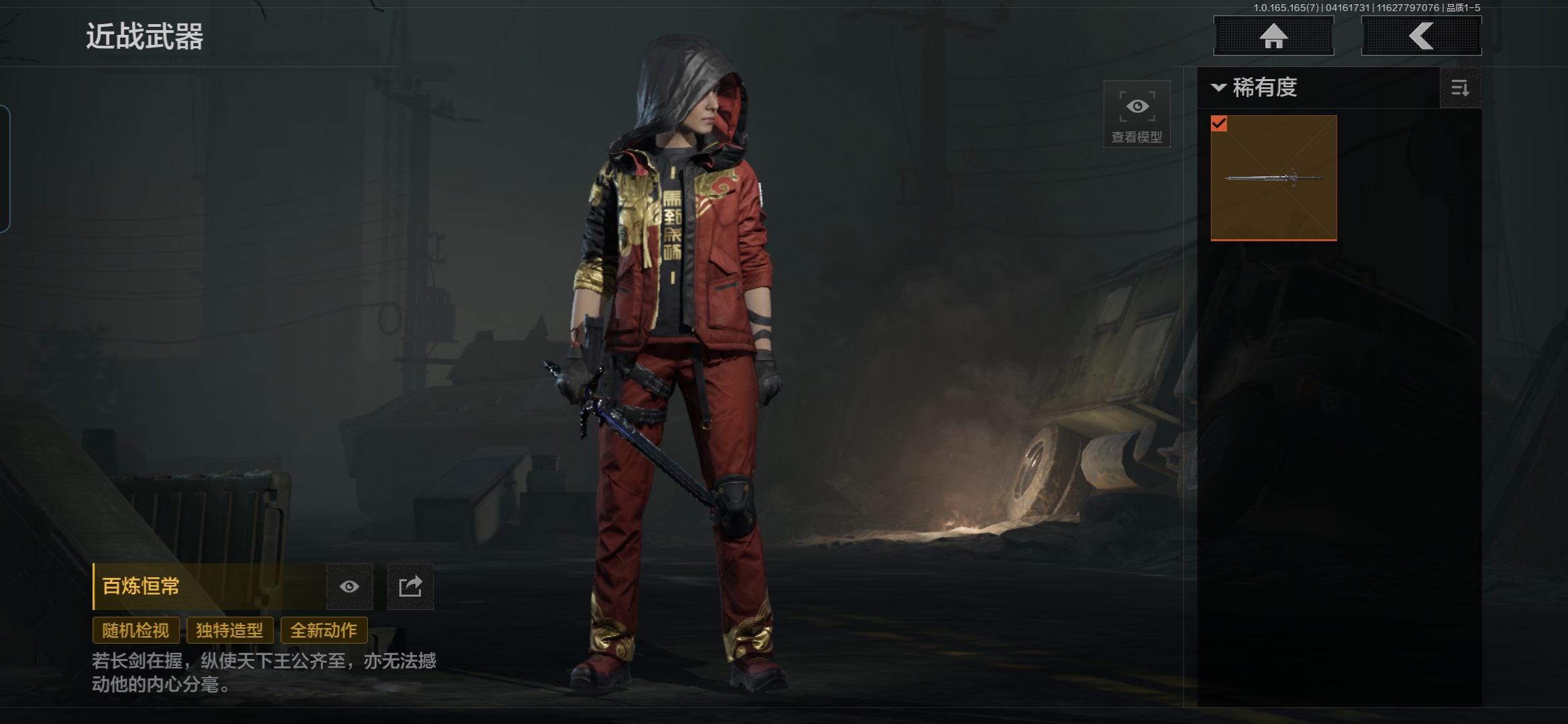Click the 随机检视 tag
The image size is (1568, 724).
coord(135,630)
